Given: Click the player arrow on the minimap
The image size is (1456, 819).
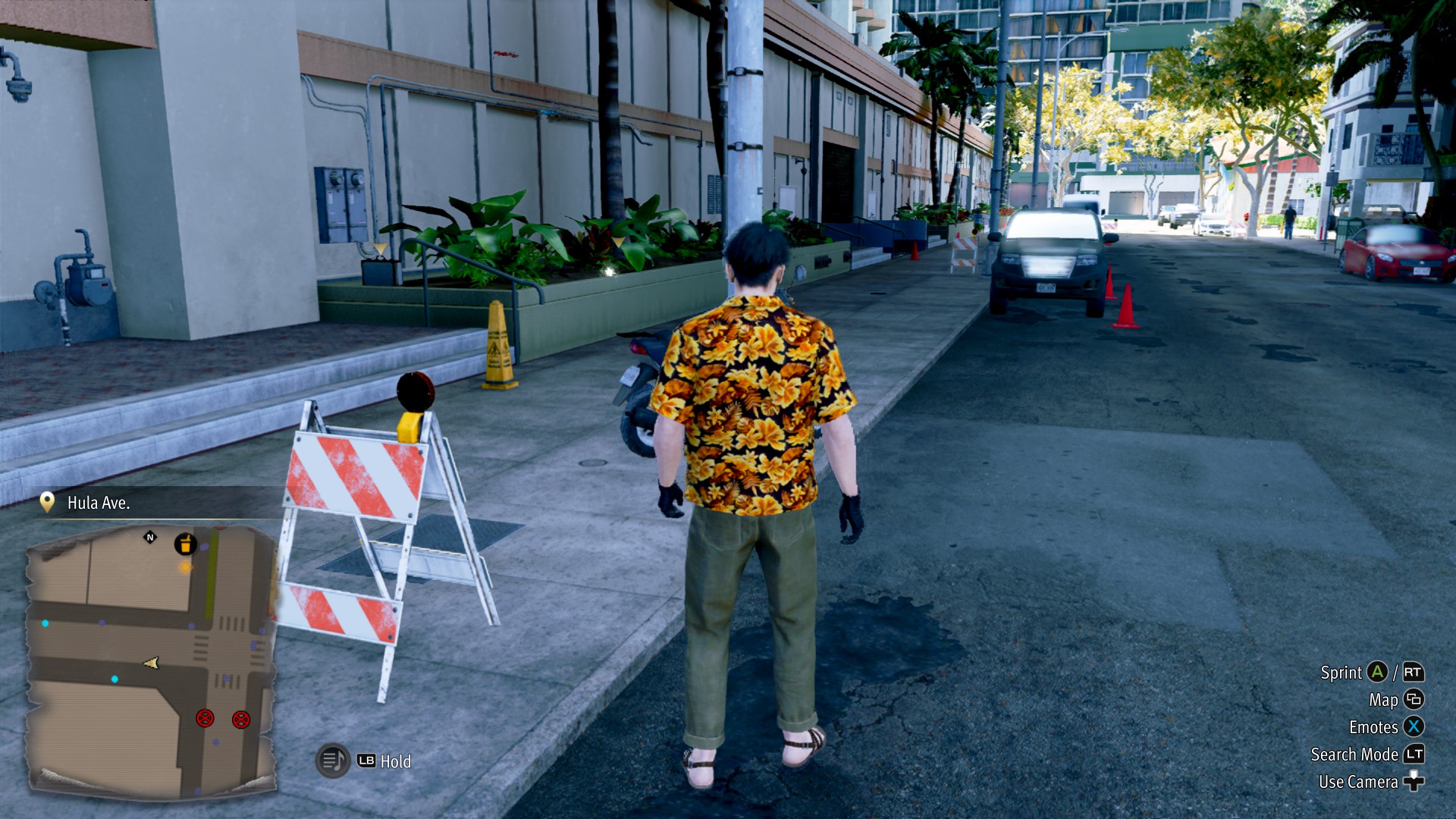Looking at the screenshot, I should click(152, 664).
